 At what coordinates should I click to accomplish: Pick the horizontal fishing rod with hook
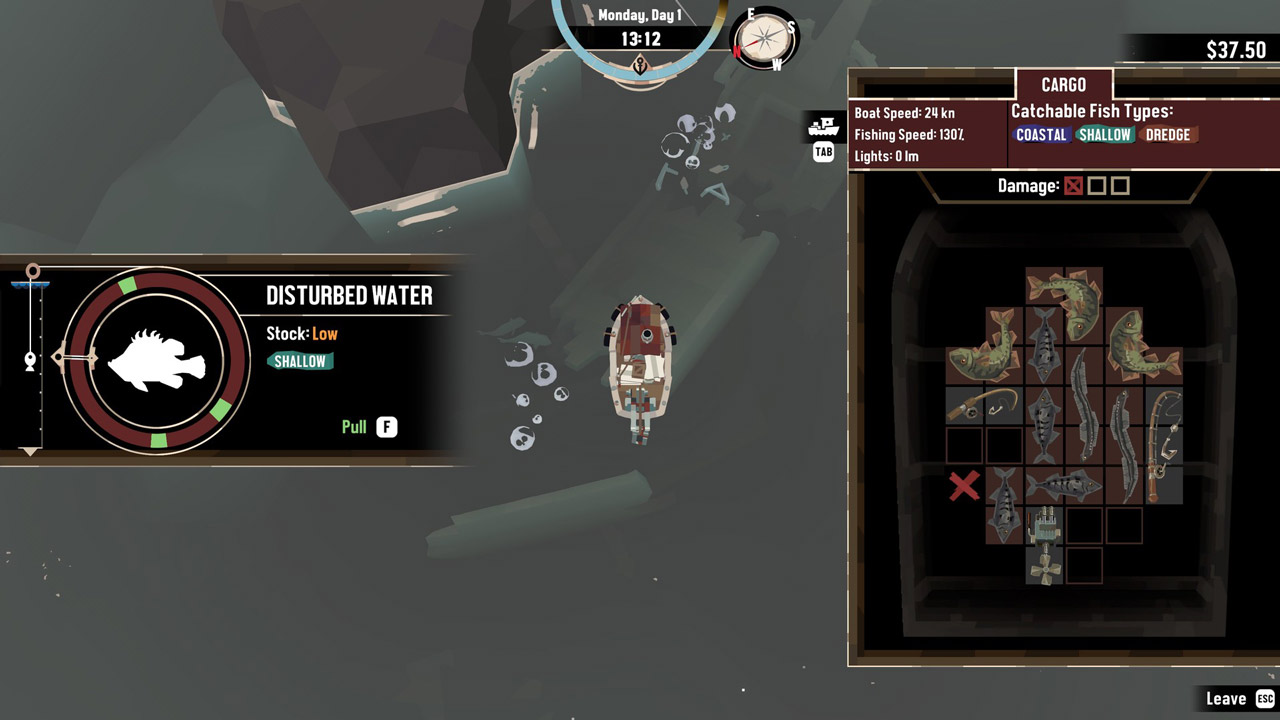pyautogui.click(x=984, y=406)
